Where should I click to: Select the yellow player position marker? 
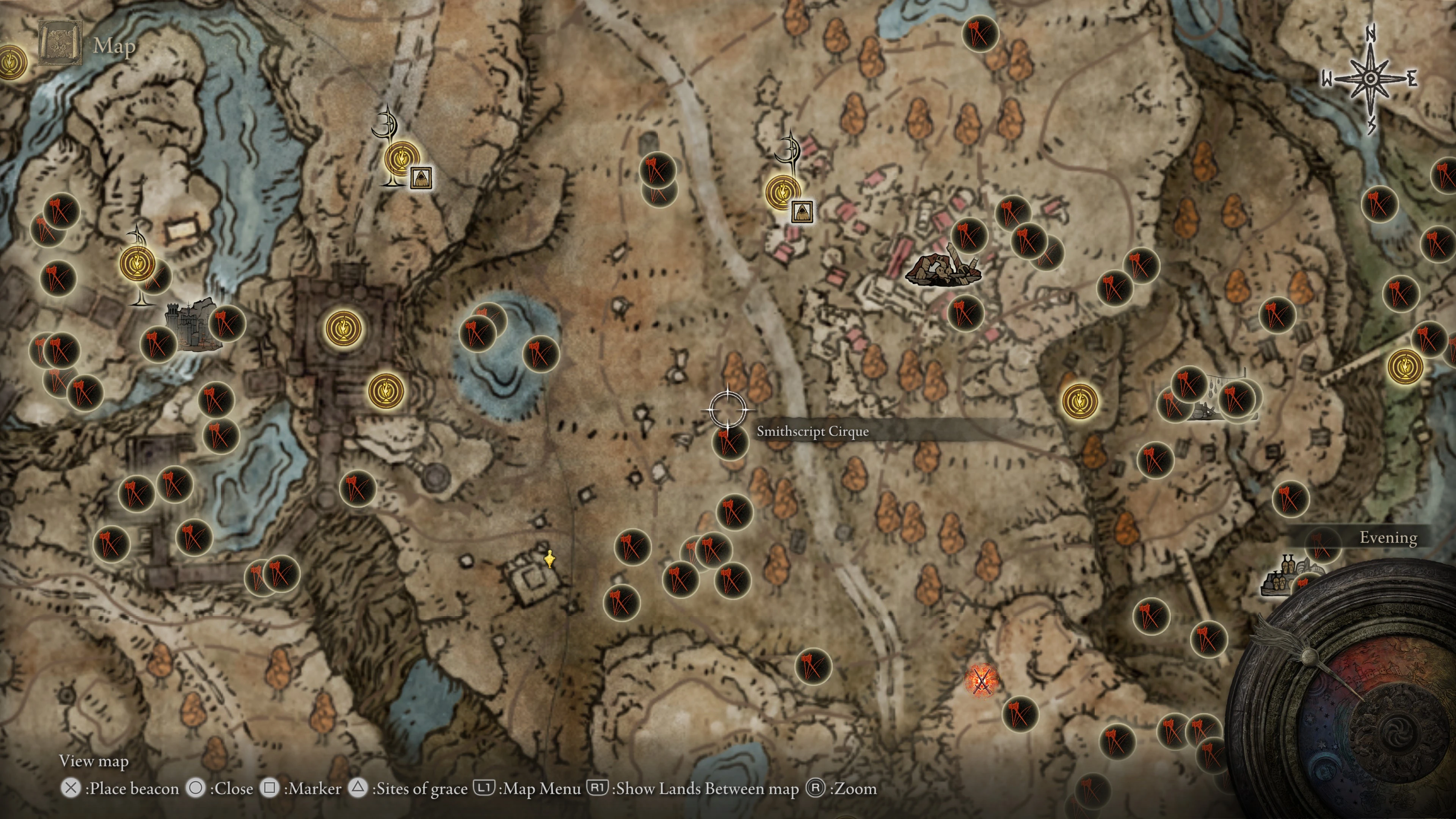pos(549,560)
